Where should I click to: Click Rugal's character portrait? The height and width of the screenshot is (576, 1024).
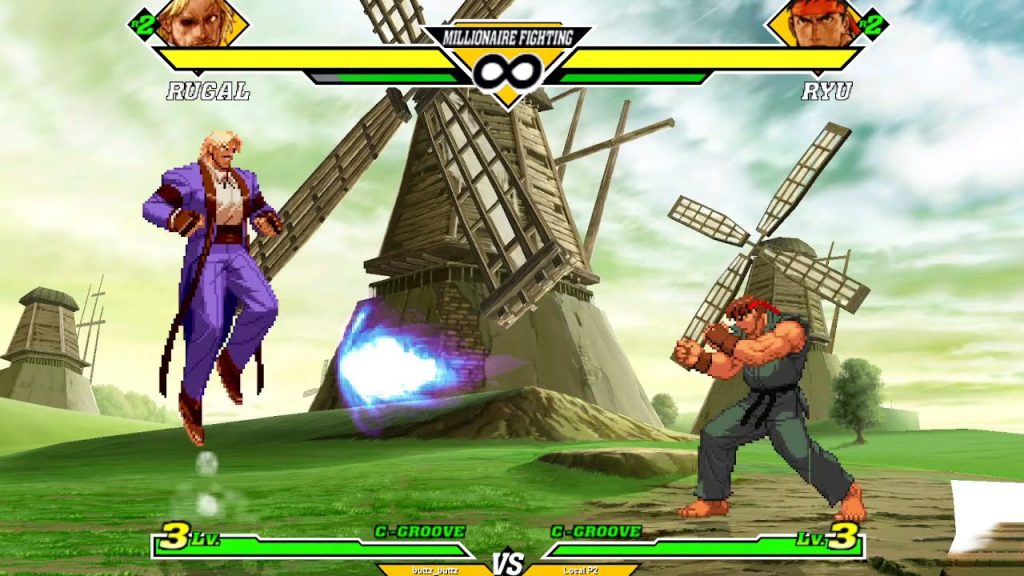click(x=201, y=22)
